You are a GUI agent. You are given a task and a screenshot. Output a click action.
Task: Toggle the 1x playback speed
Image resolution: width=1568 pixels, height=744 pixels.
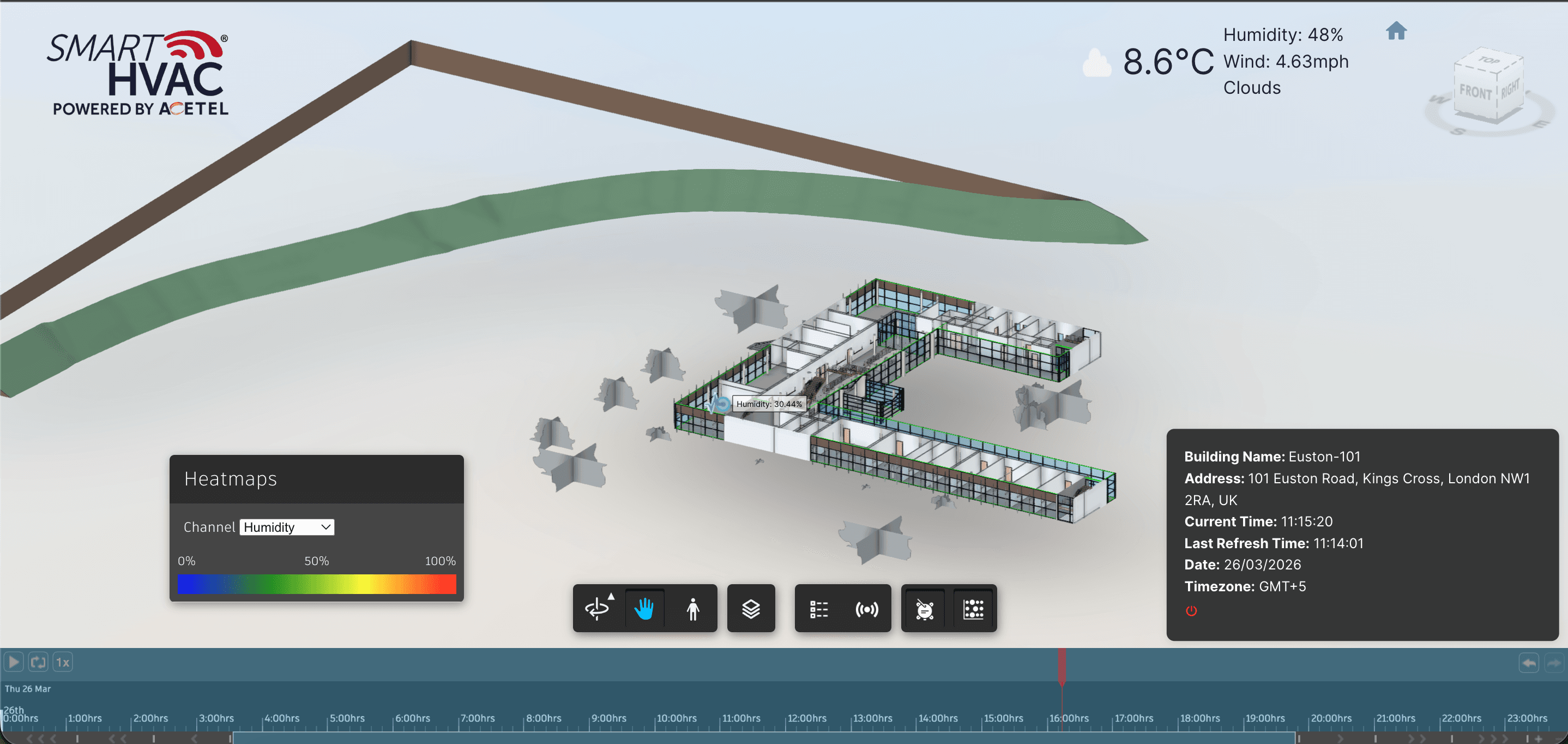62,662
